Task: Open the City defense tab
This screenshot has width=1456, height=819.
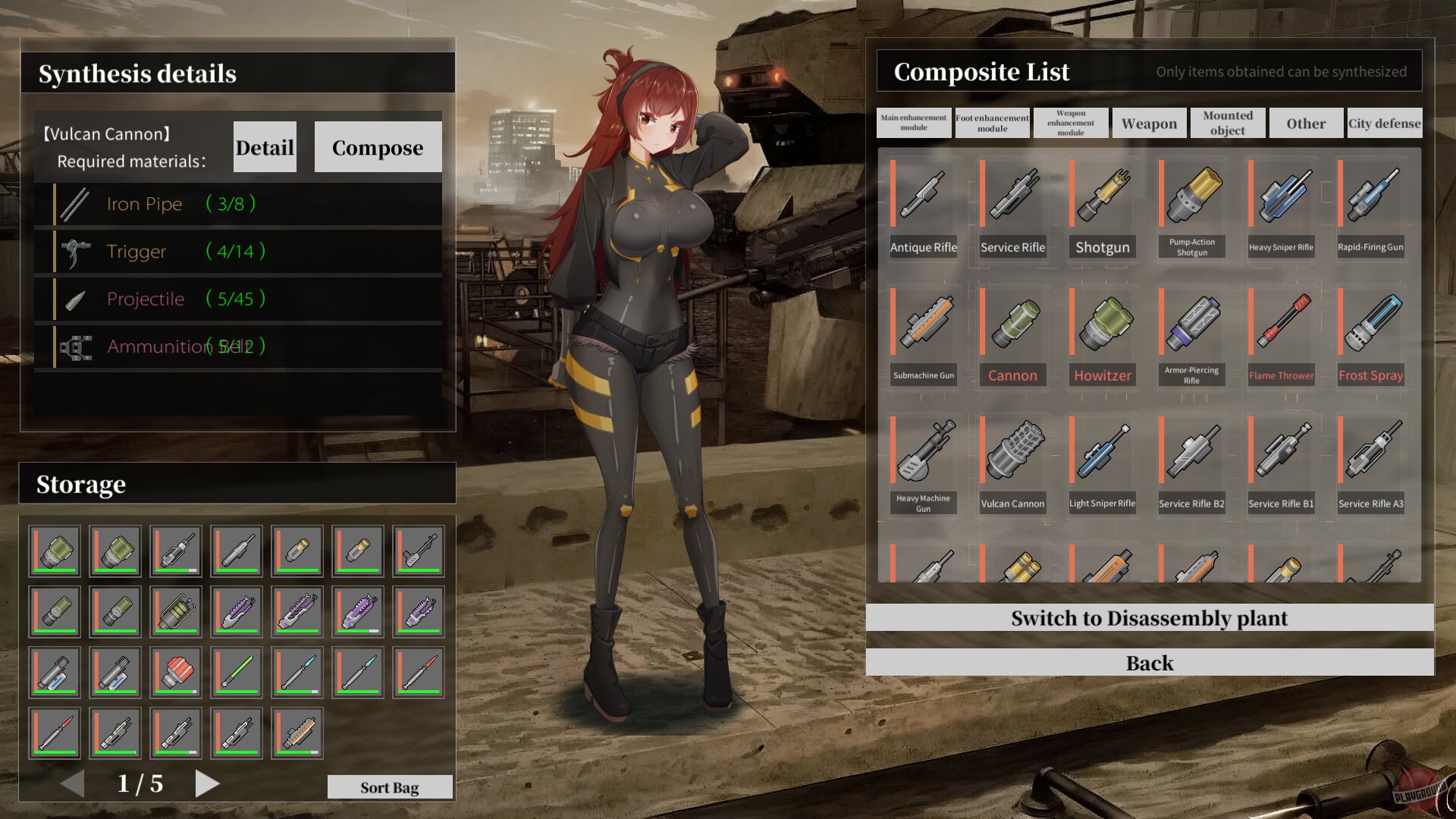Action: coord(1384,123)
